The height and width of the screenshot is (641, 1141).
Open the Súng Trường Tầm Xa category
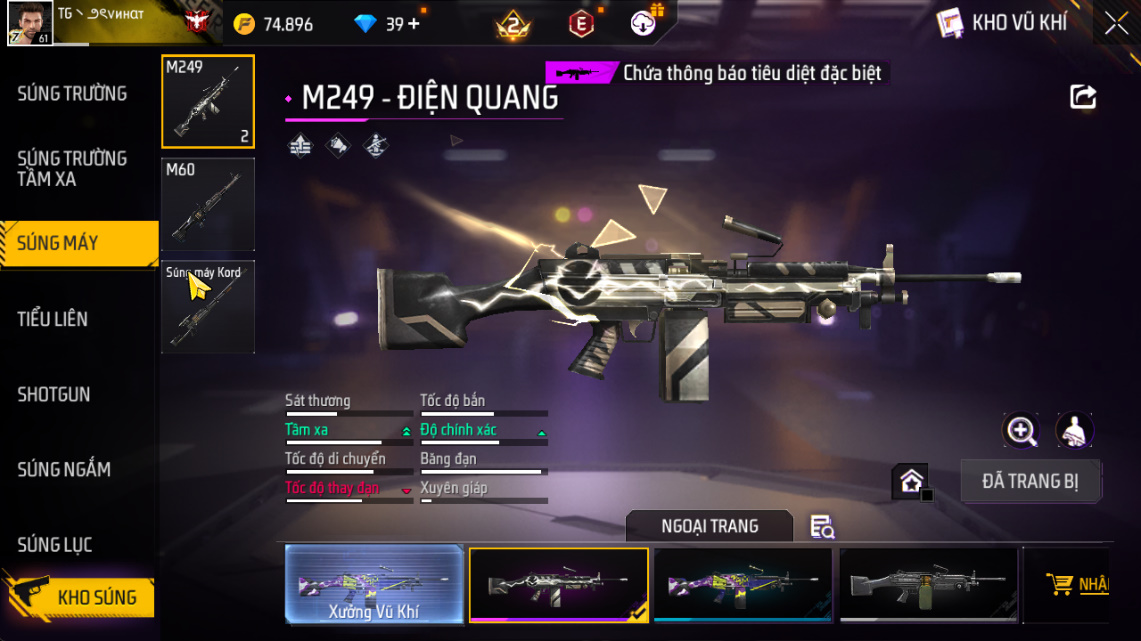coord(72,168)
